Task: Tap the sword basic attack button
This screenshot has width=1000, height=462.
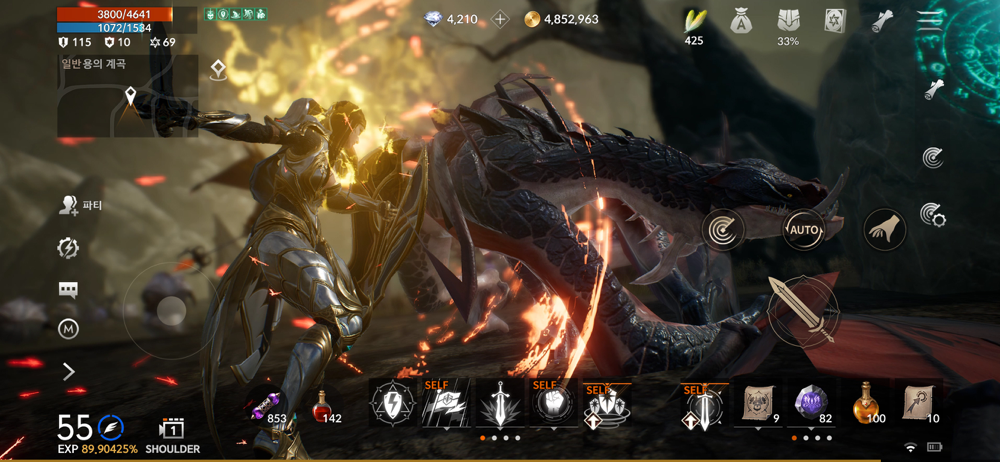Action: 803,311
